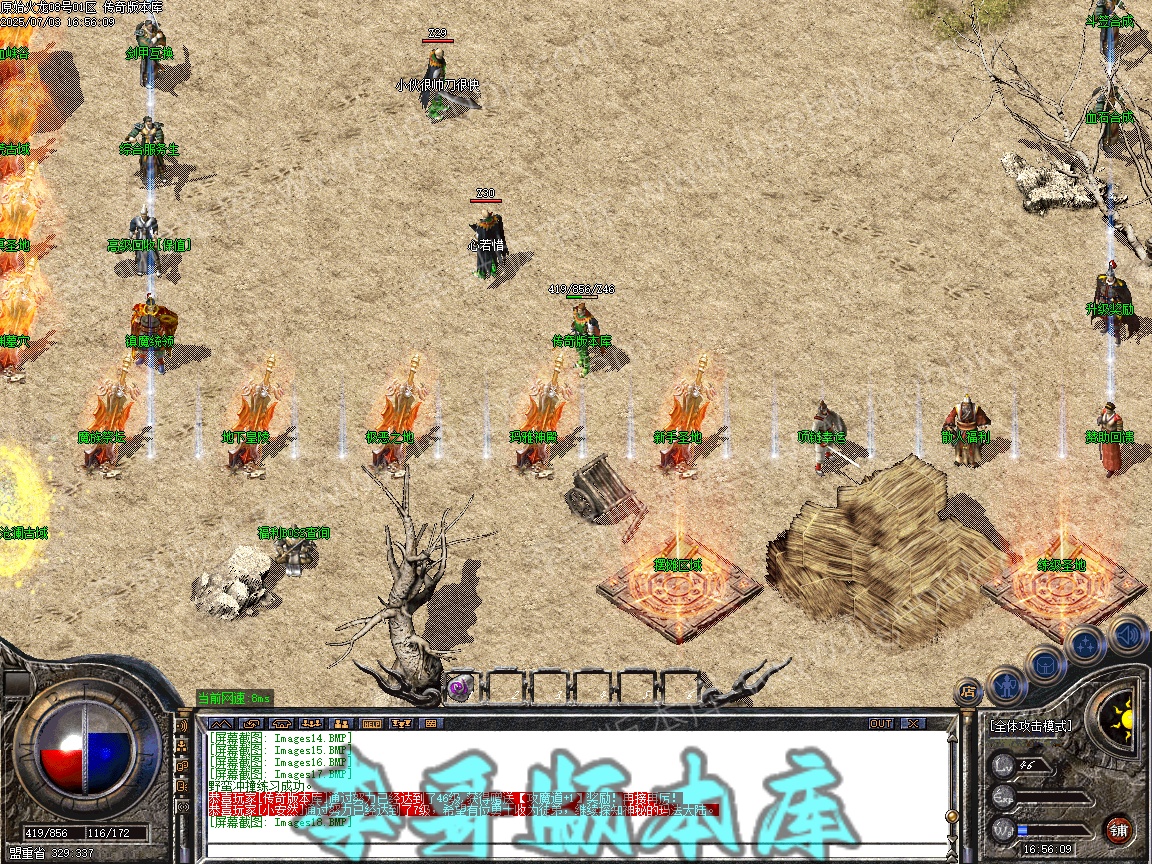The height and width of the screenshot is (864, 1152).
Task: Close the game with the X button
Action: [913, 723]
